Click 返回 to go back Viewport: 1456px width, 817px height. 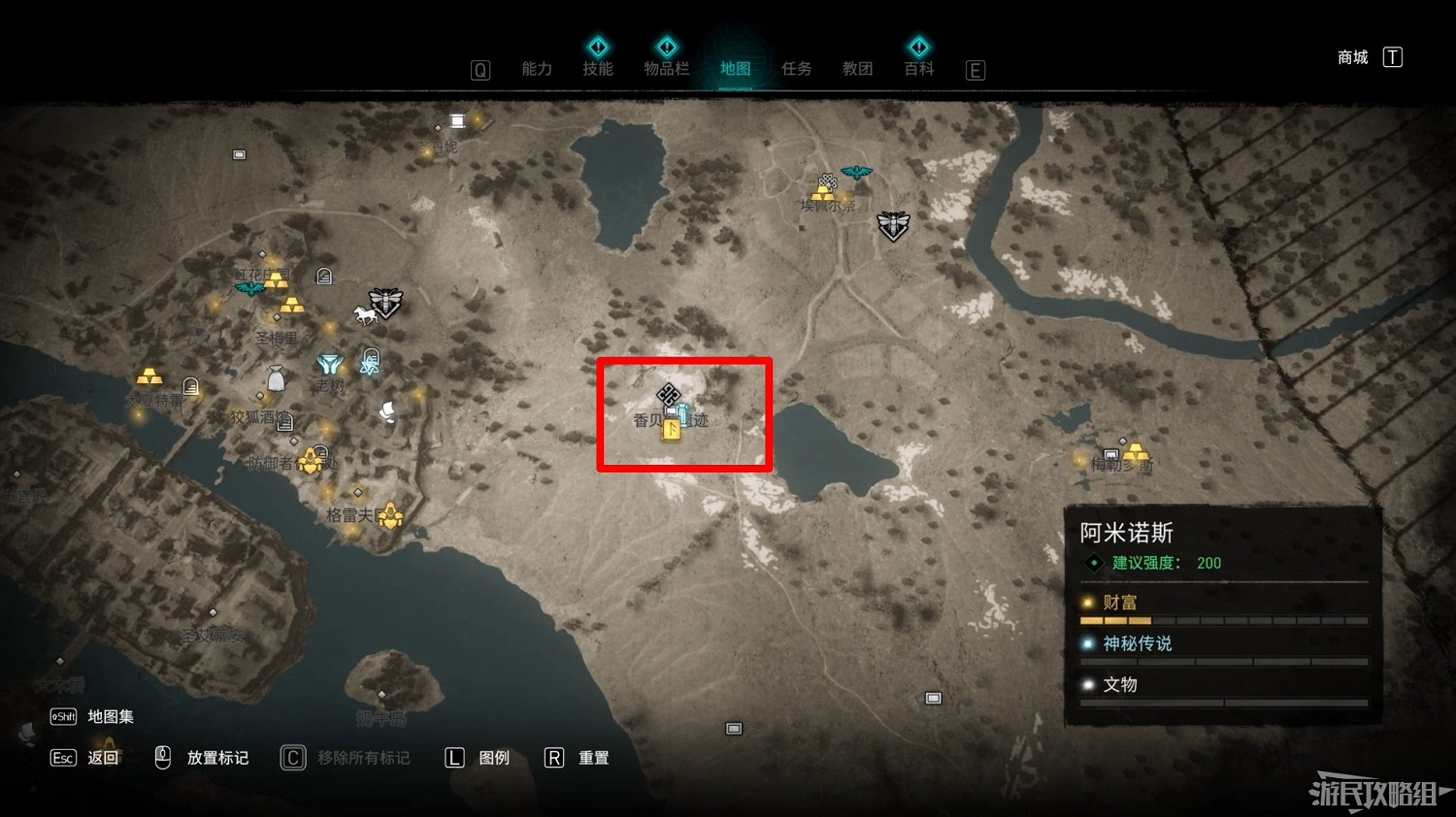[x=104, y=758]
